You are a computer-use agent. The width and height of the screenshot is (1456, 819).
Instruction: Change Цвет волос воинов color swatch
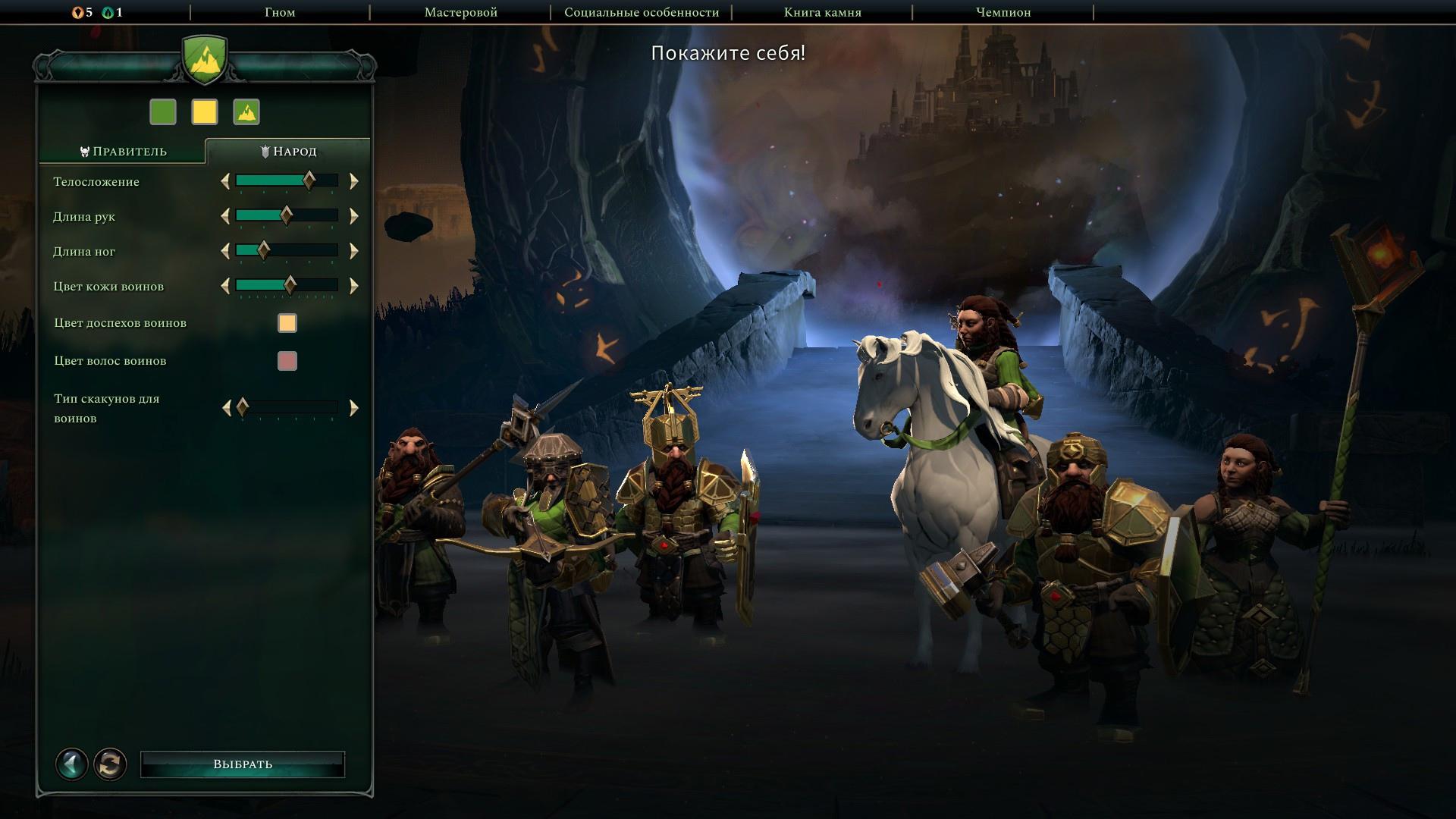coord(287,361)
